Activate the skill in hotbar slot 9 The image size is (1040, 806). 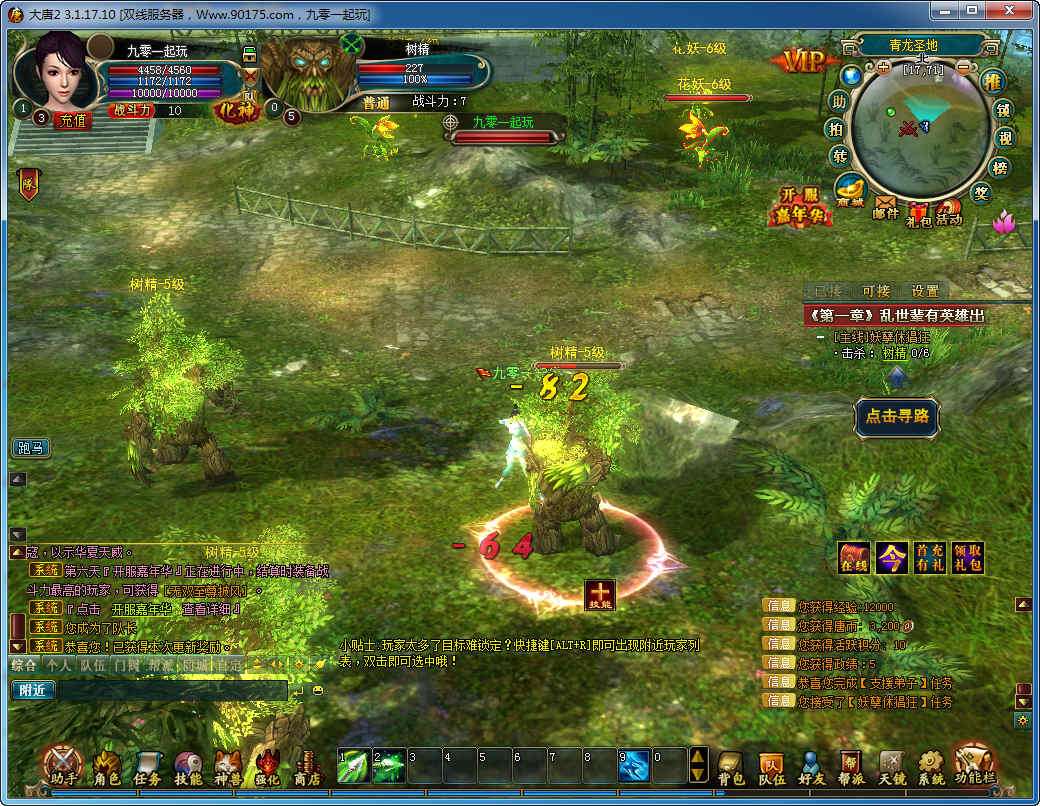coord(634,766)
